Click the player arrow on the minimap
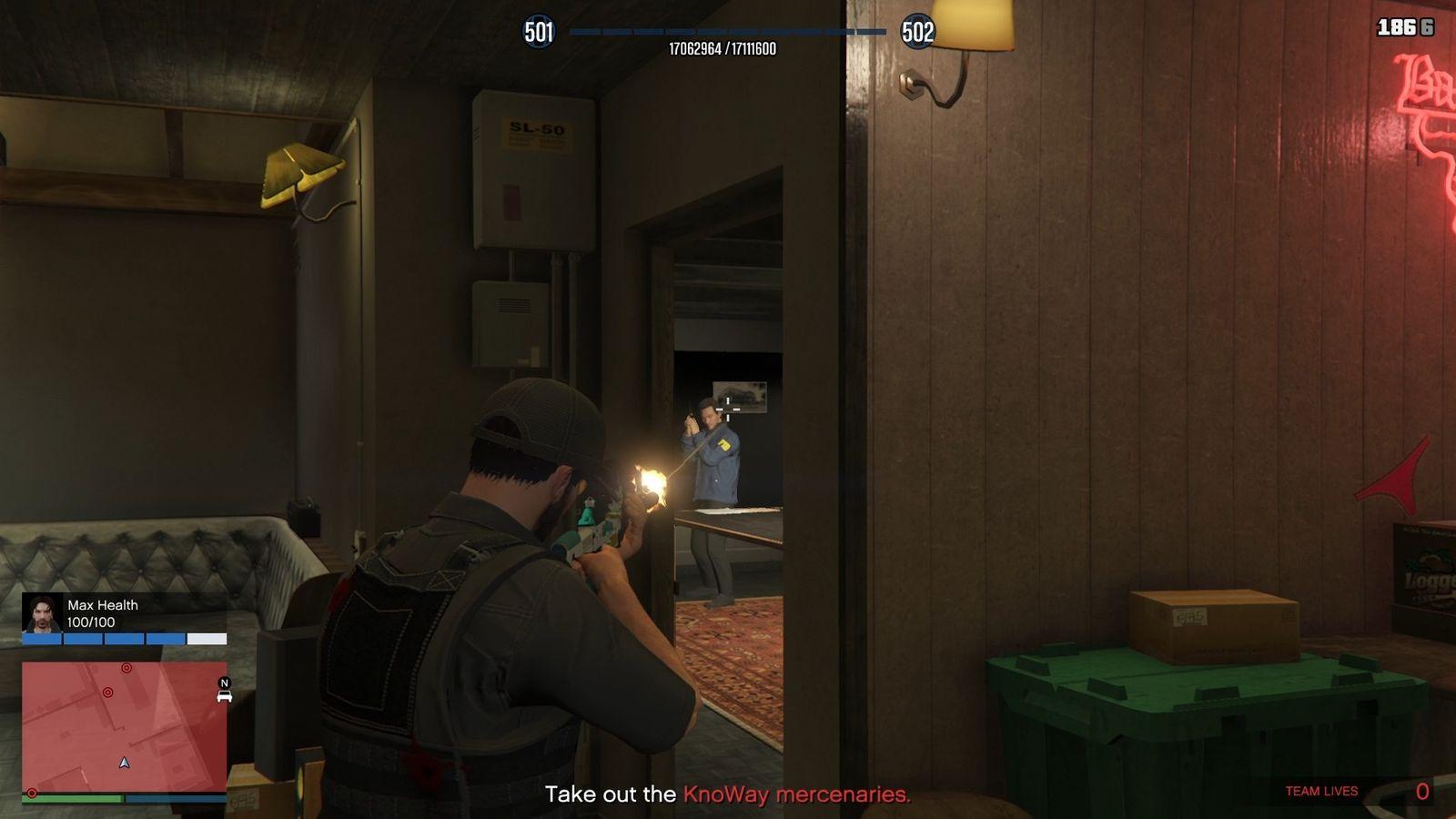This screenshot has height=819, width=1456. click(124, 763)
